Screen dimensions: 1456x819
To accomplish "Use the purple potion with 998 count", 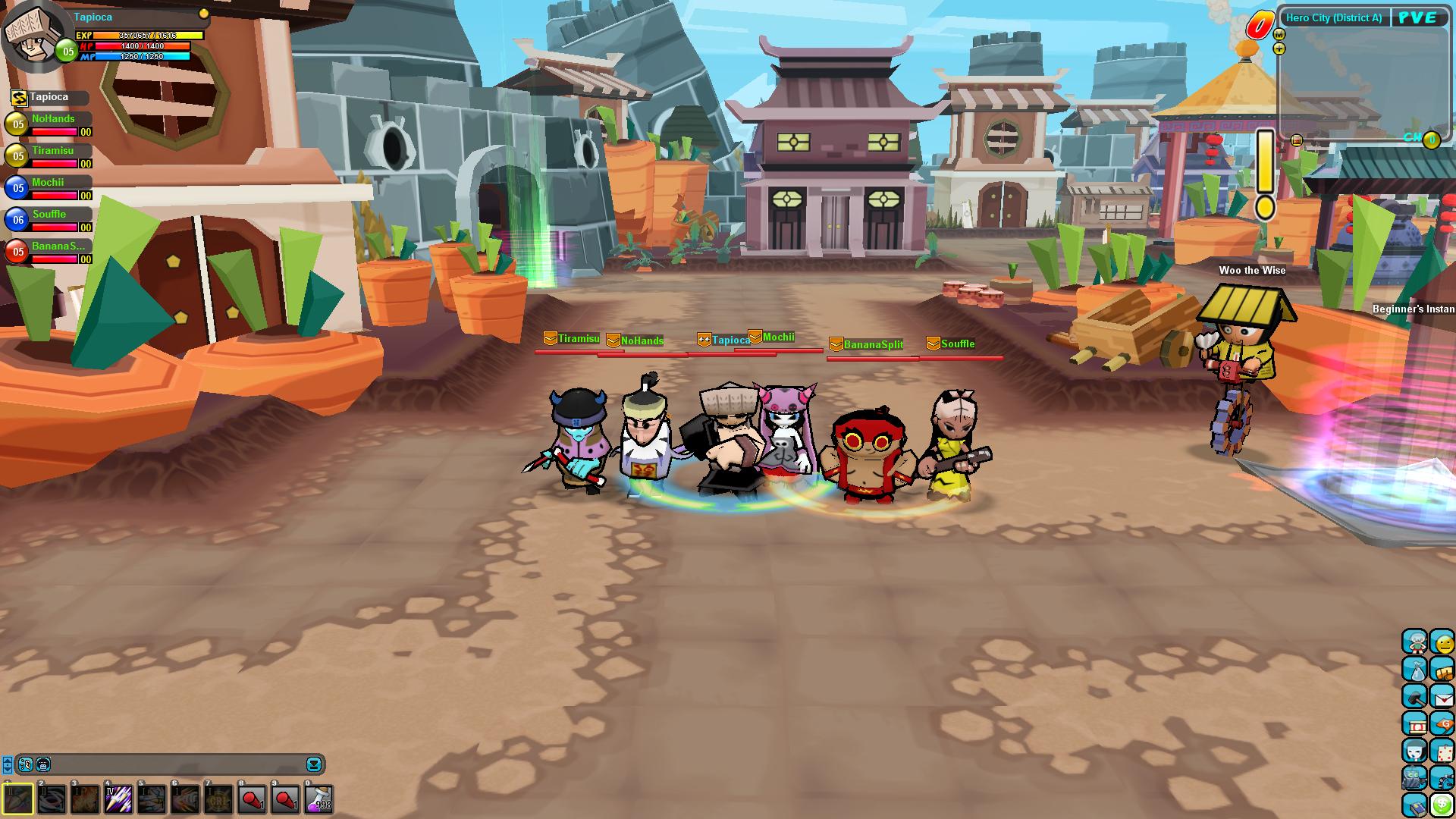I will pos(318,799).
